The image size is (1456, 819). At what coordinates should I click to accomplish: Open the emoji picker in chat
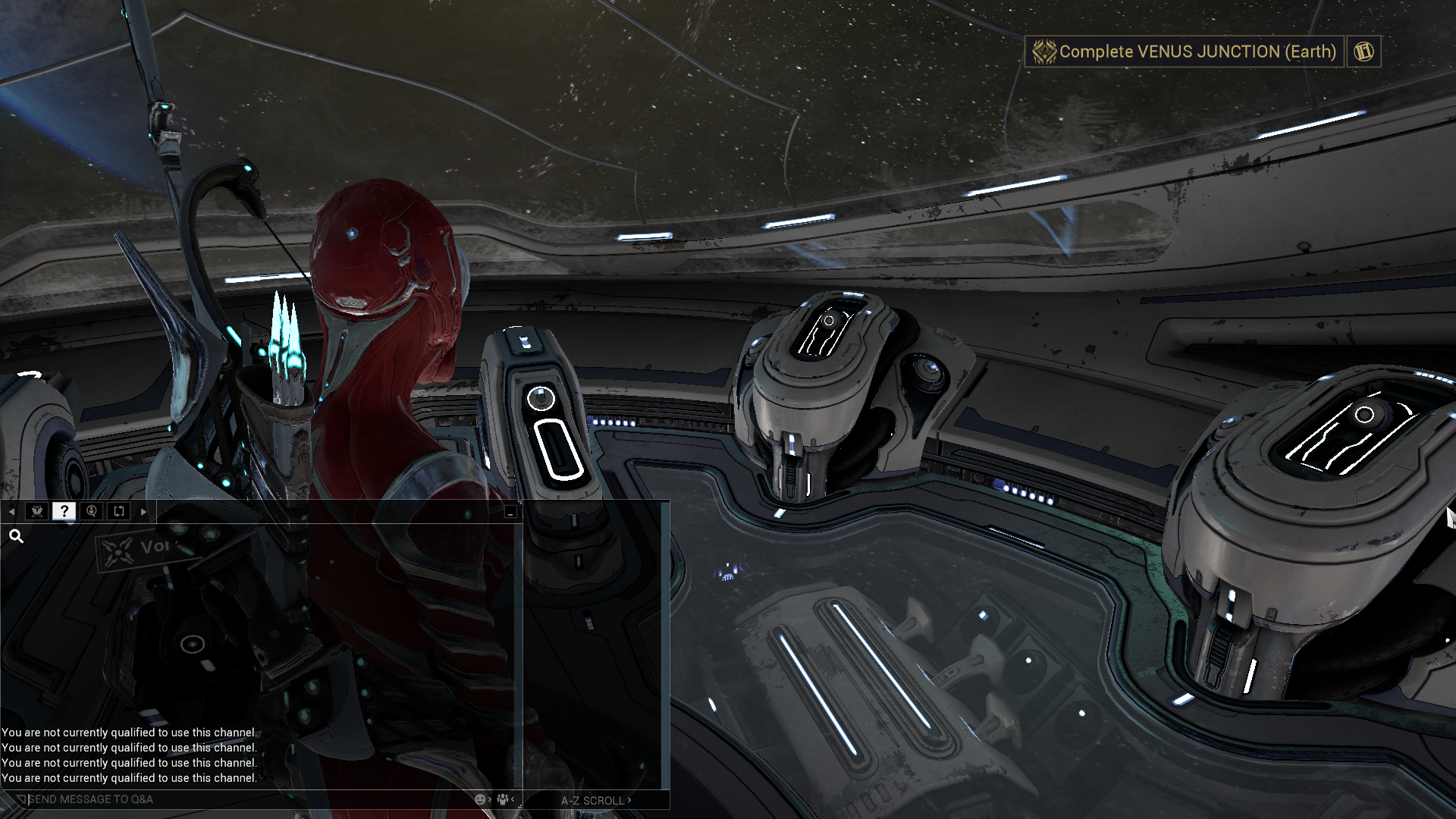tap(480, 799)
